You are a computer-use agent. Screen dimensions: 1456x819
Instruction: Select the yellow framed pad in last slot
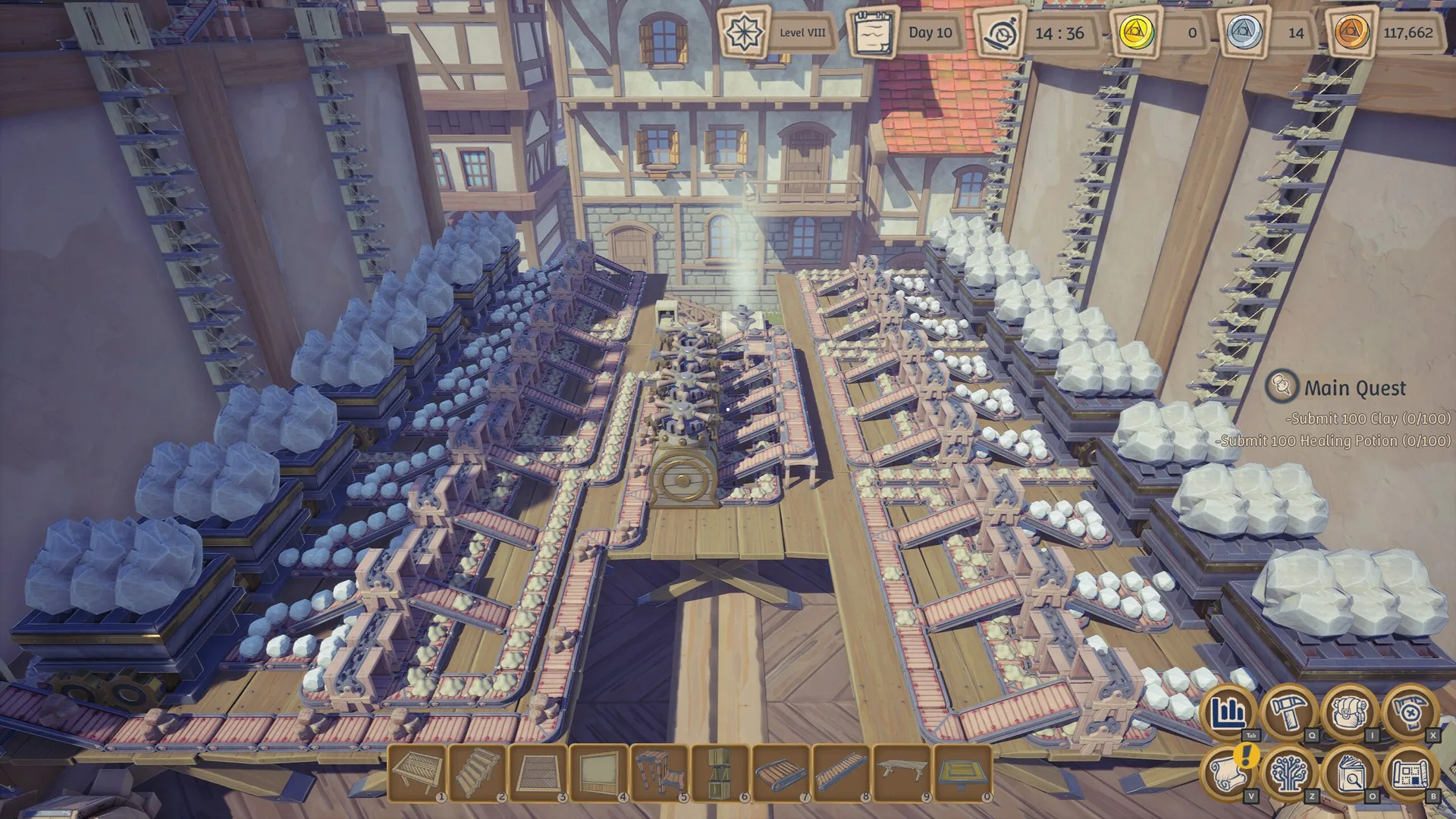[x=963, y=773]
